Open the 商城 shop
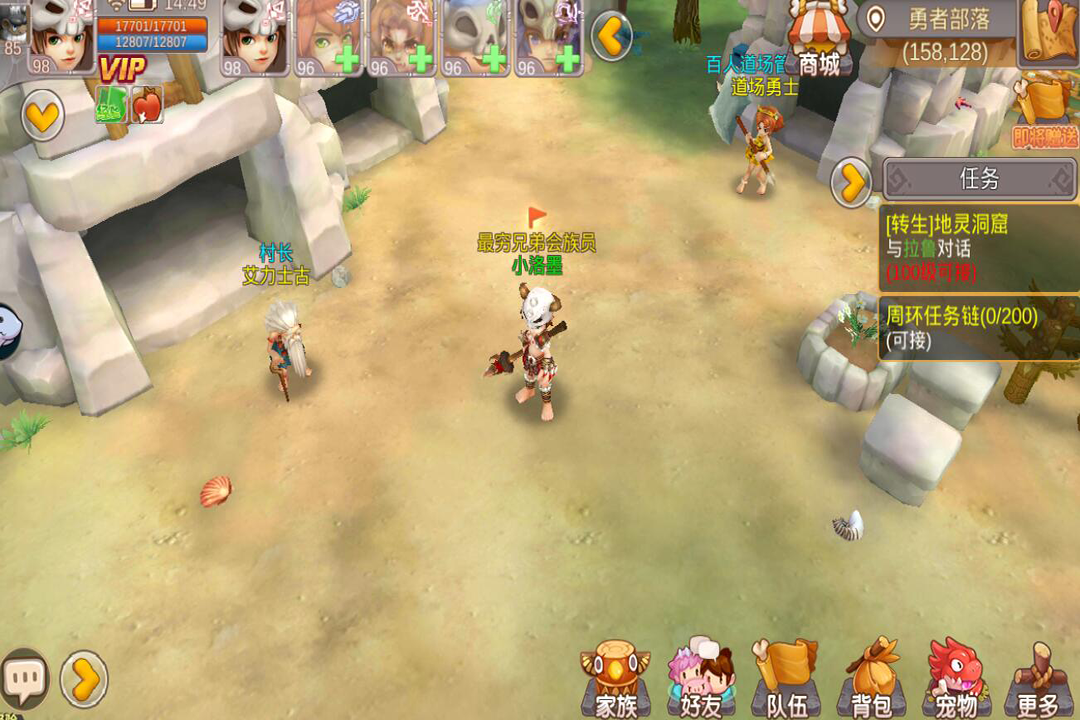This screenshot has width=1080, height=720. coord(818,40)
